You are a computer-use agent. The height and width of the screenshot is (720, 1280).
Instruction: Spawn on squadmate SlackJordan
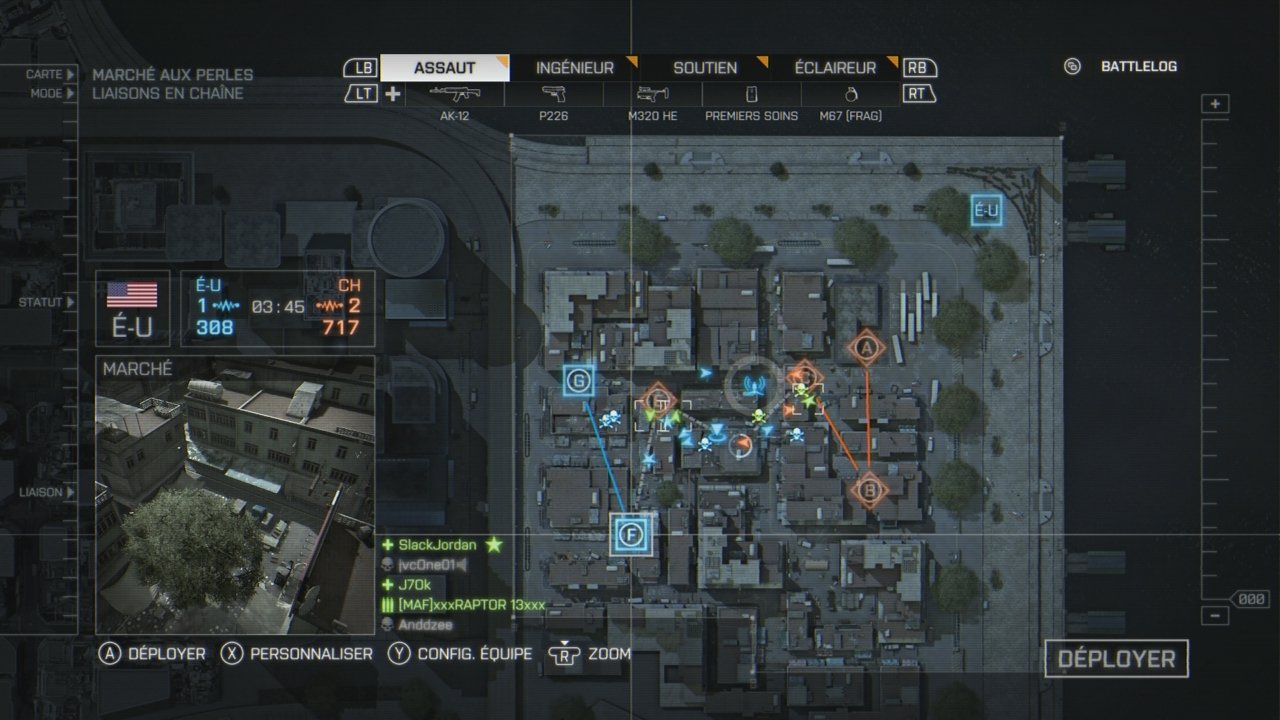click(437, 545)
